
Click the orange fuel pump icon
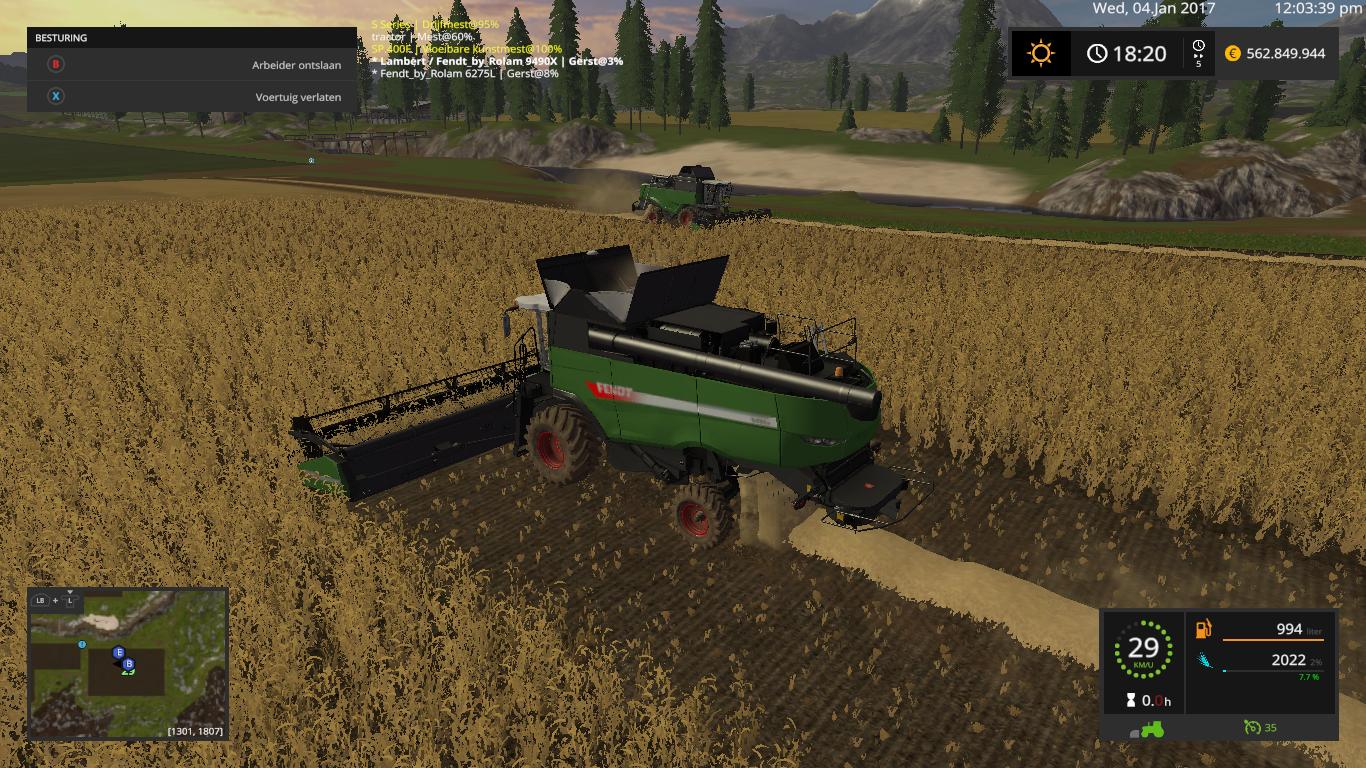tap(1204, 629)
